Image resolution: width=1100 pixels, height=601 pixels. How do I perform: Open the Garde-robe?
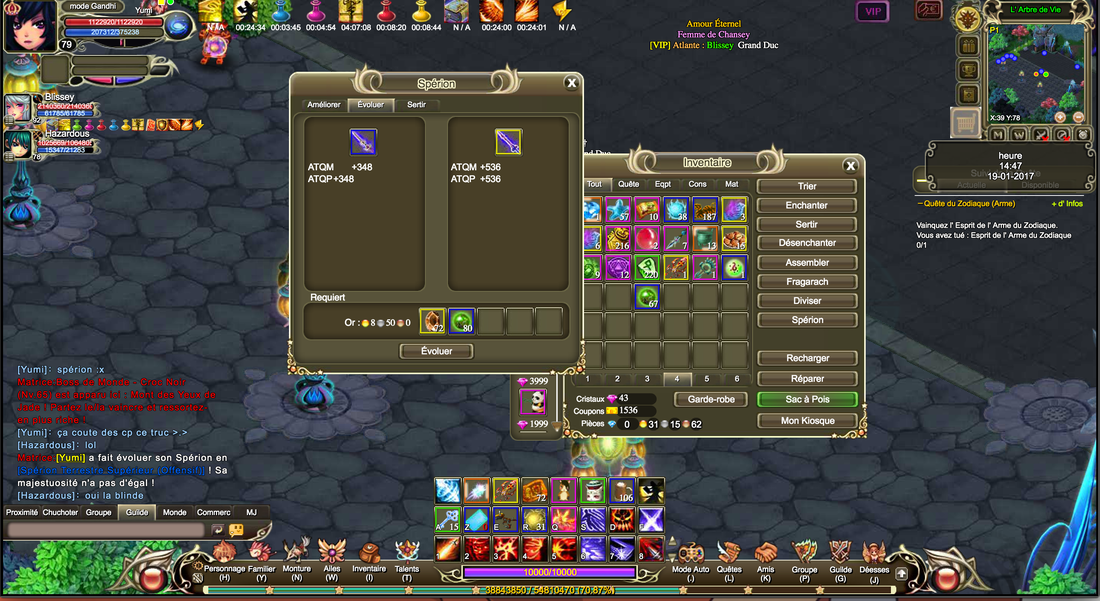point(711,399)
